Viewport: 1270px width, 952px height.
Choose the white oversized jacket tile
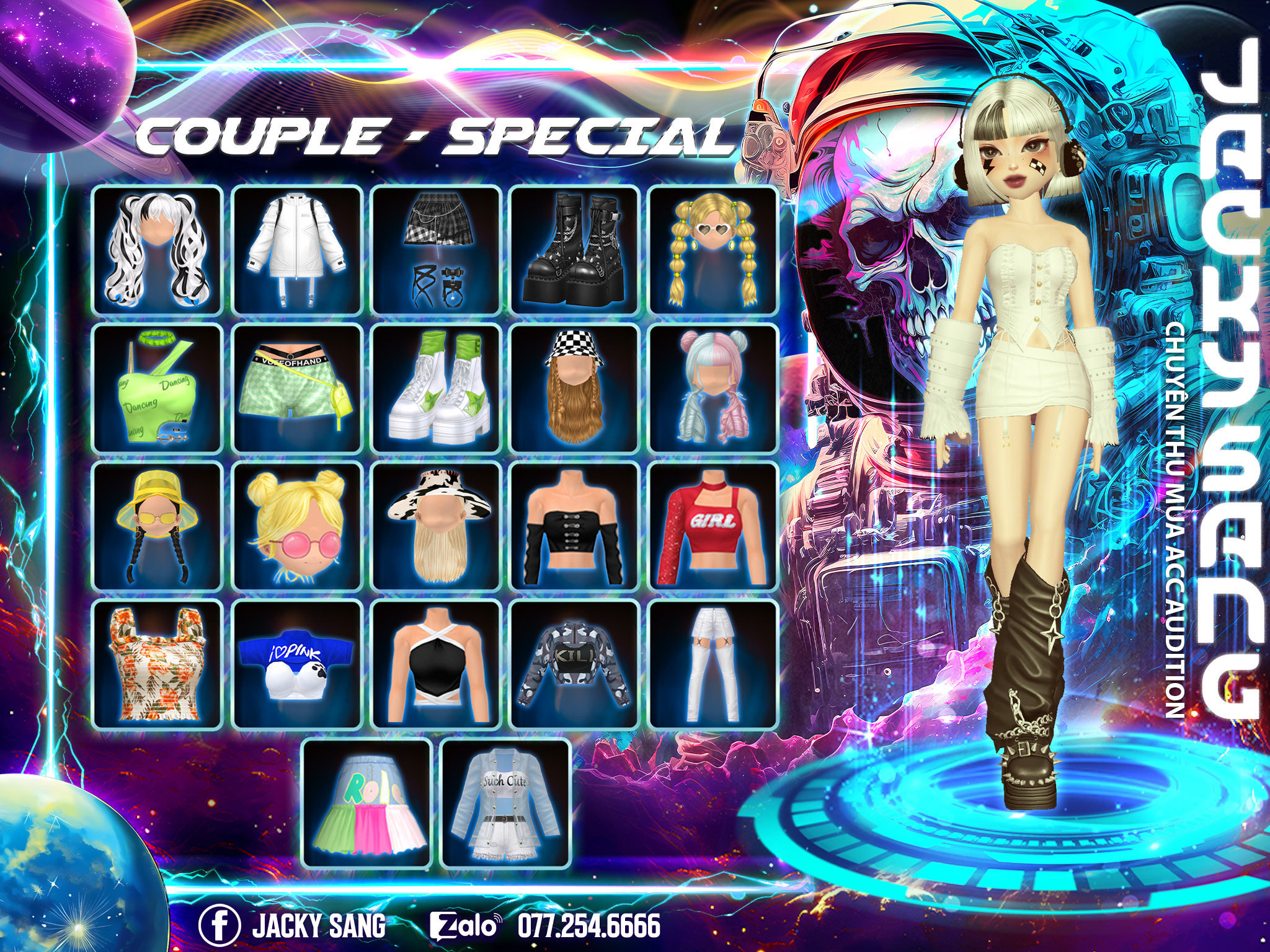[x=296, y=250]
